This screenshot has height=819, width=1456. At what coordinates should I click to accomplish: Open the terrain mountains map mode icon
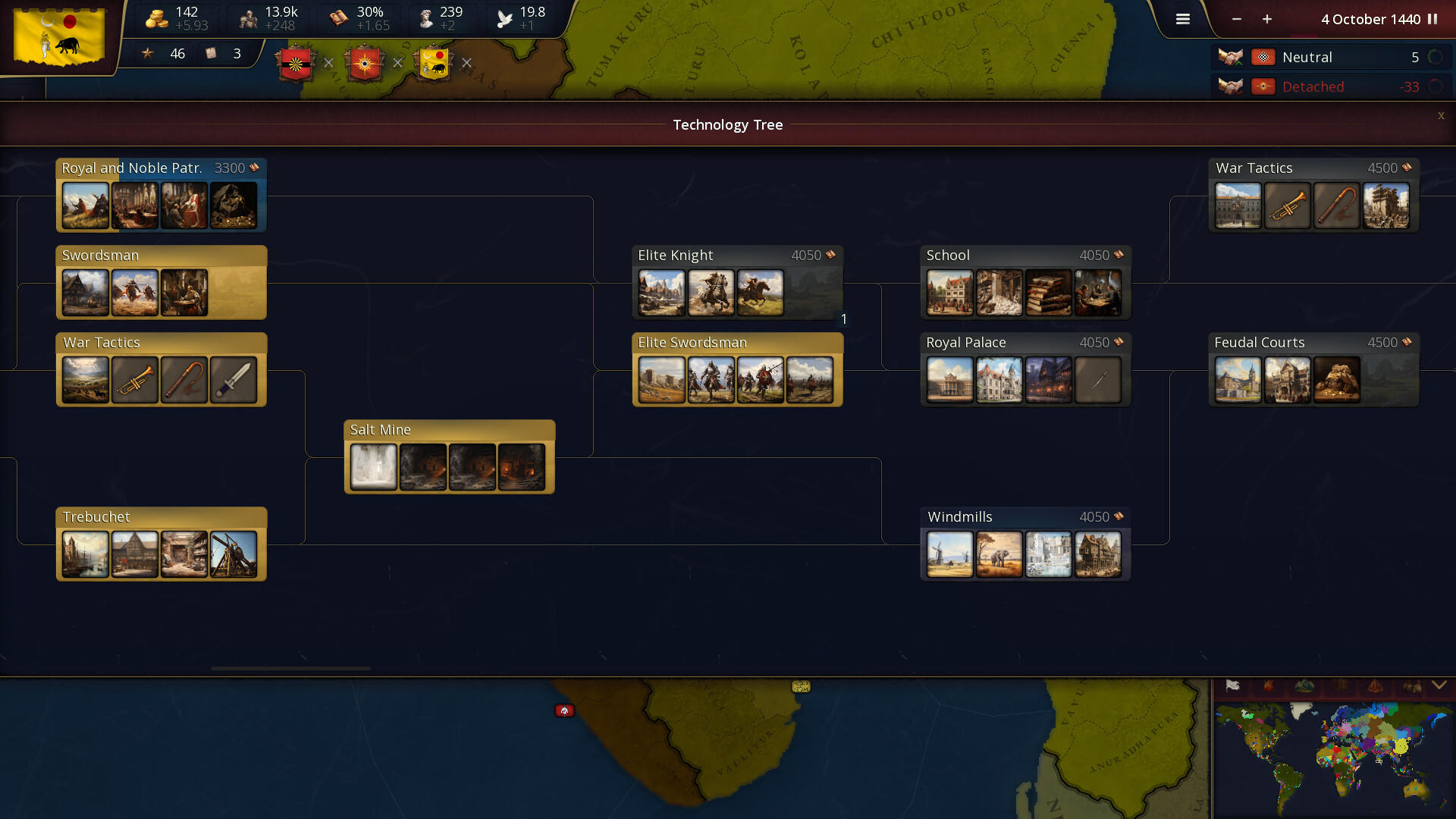[x=1304, y=686]
